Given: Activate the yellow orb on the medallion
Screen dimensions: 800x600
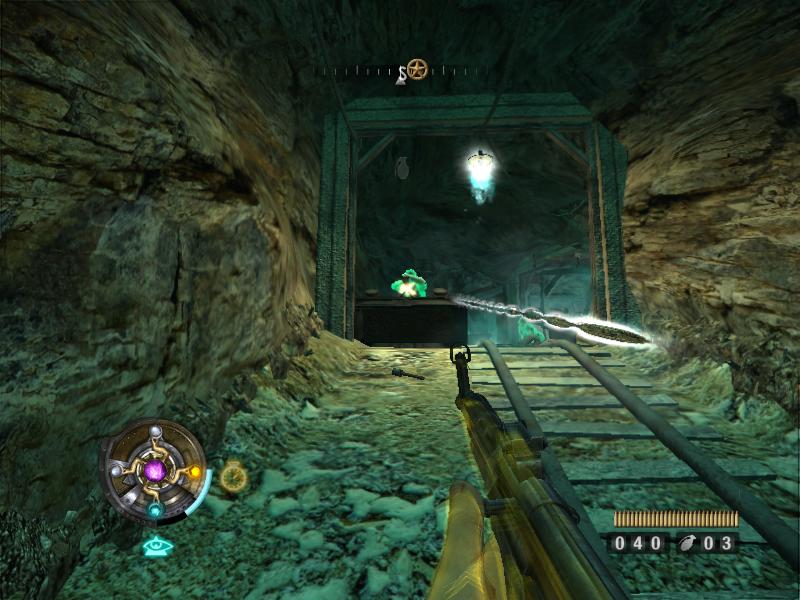Looking at the screenshot, I should coord(195,471).
